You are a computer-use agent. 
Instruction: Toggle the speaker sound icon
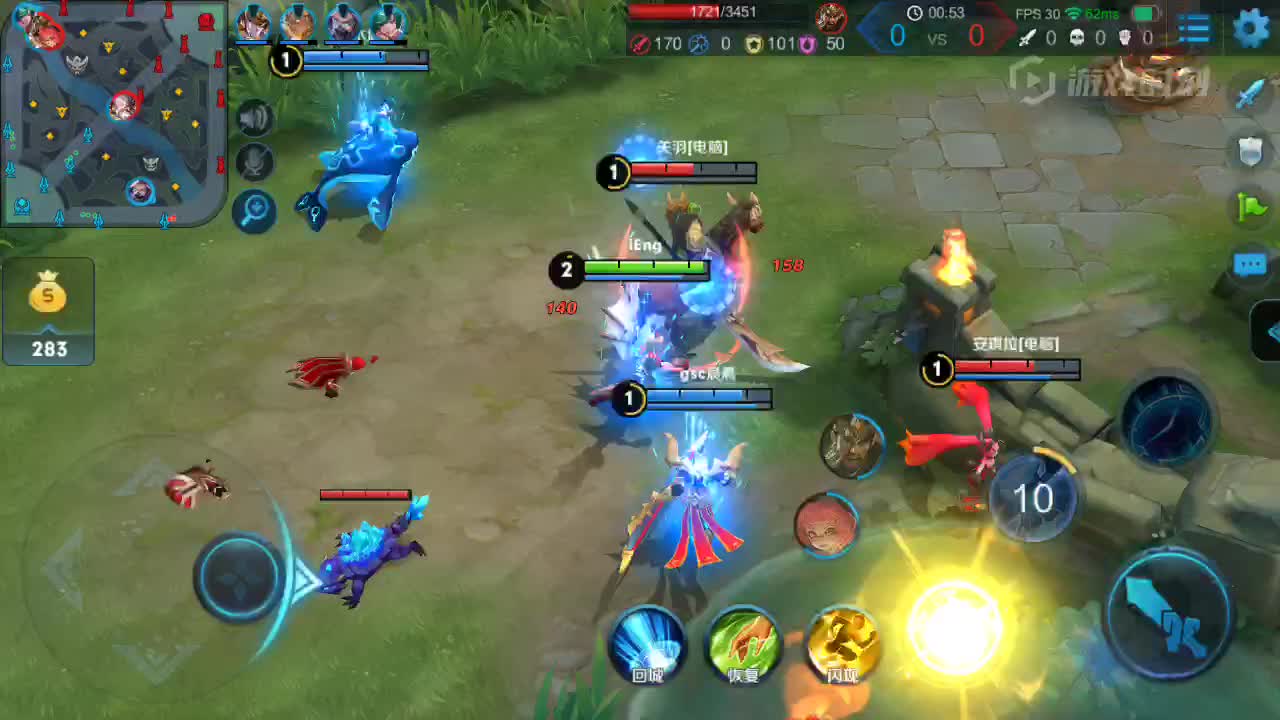click(x=255, y=119)
